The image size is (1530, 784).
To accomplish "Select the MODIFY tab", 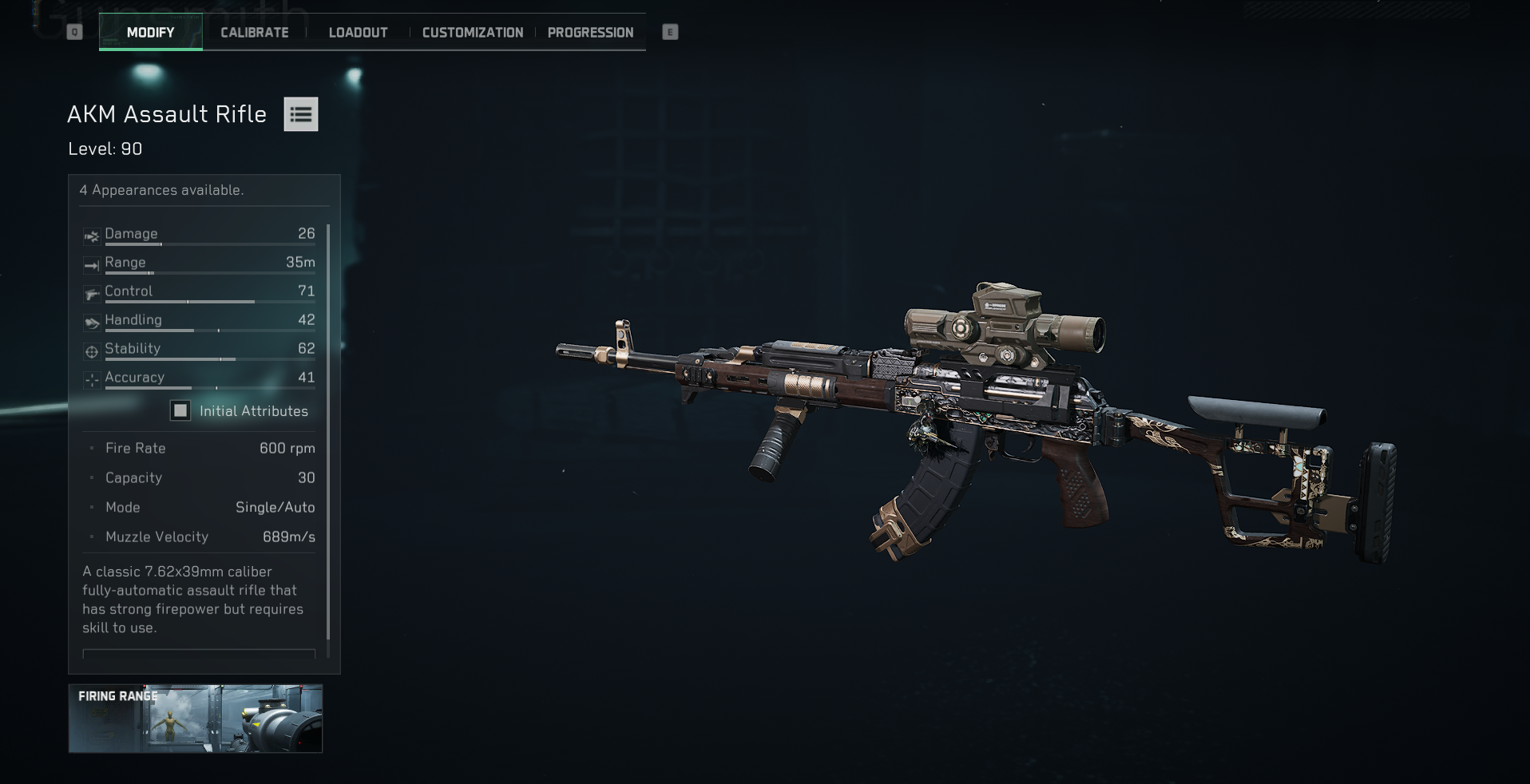I will [x=149, y=32].
